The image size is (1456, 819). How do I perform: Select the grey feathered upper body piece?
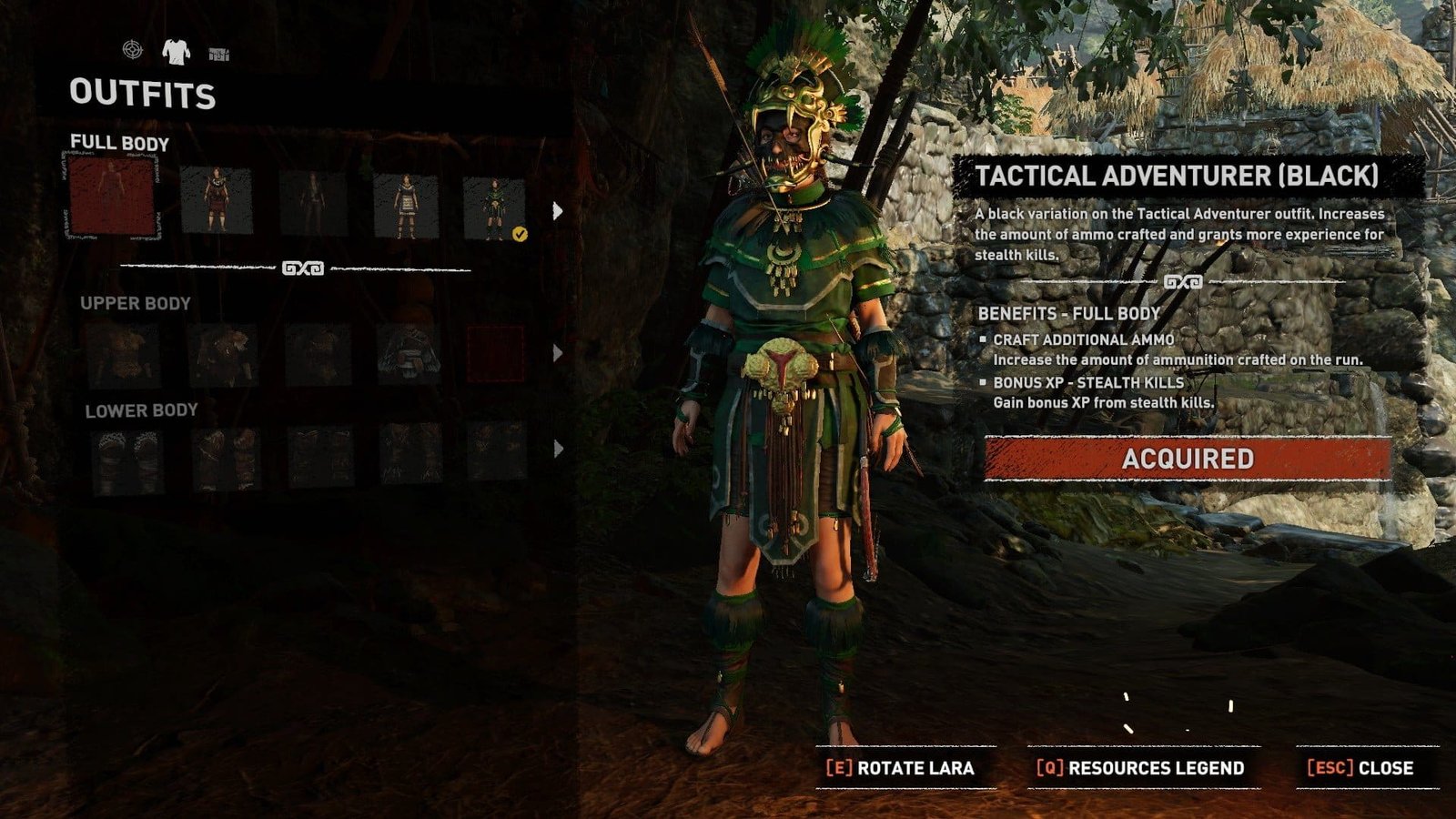[x=409, y=355]
